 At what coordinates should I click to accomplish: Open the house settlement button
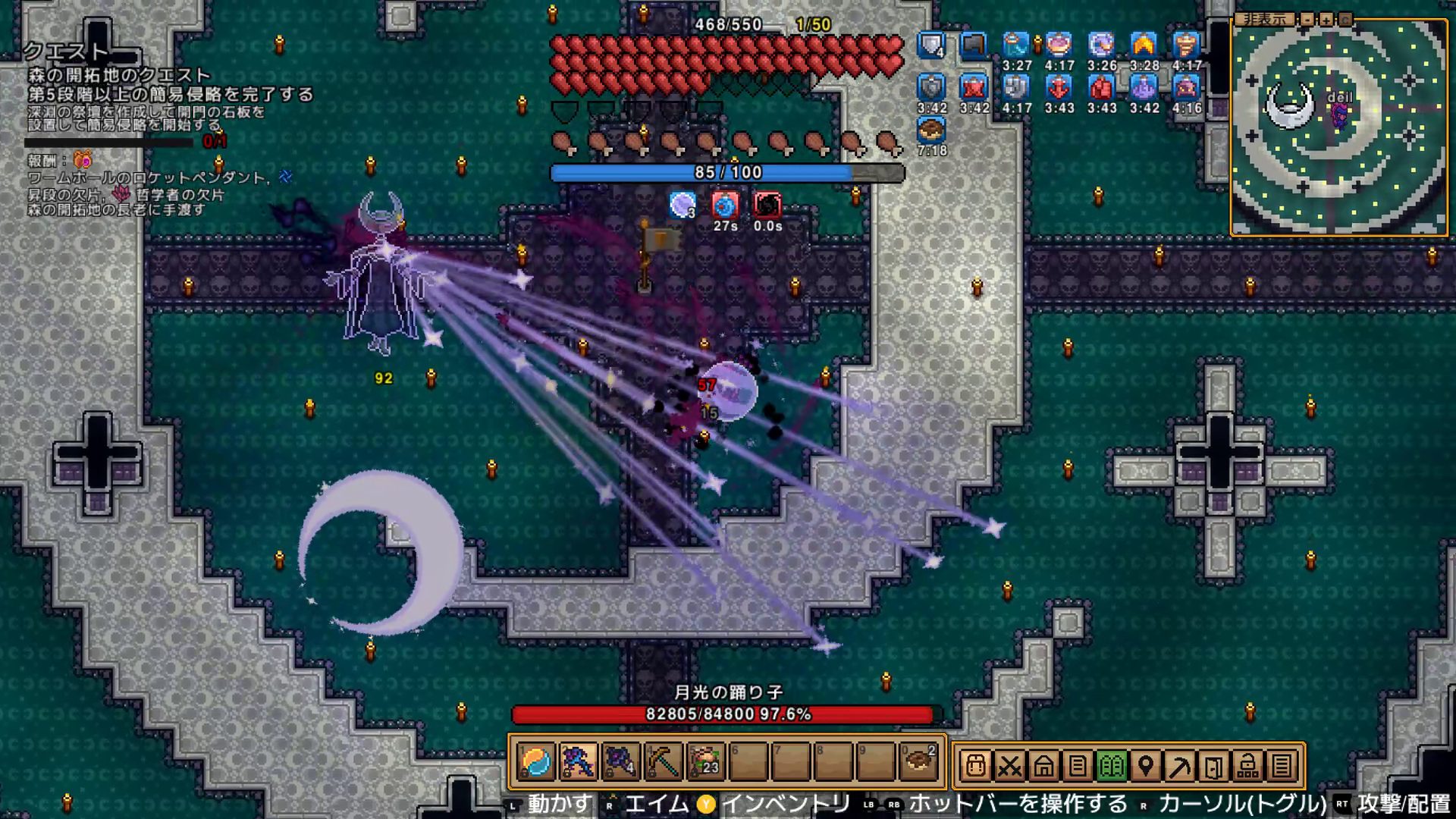tap(1043, 766)
